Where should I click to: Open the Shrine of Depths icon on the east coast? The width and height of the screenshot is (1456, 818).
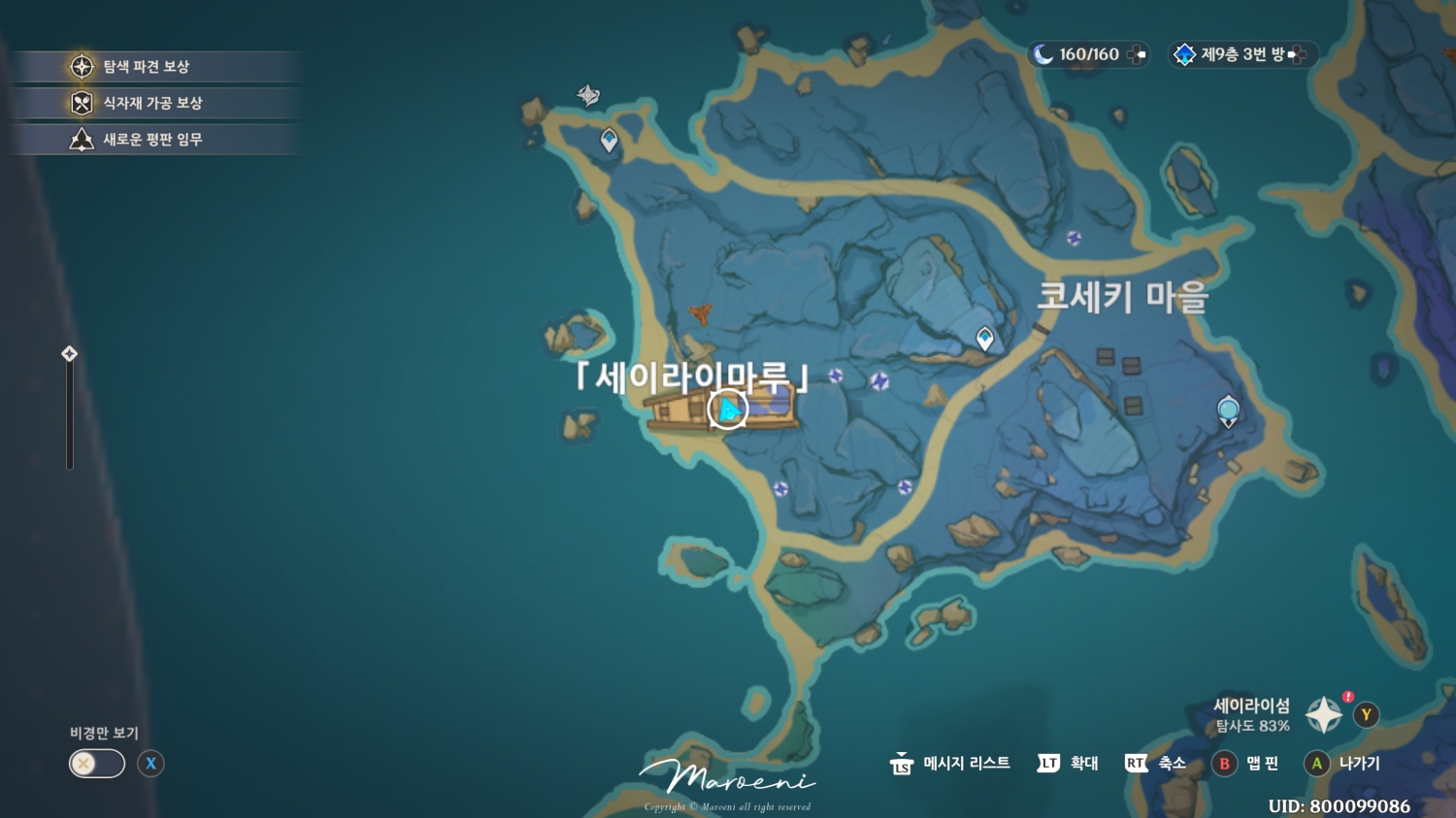pos(1227,409)
